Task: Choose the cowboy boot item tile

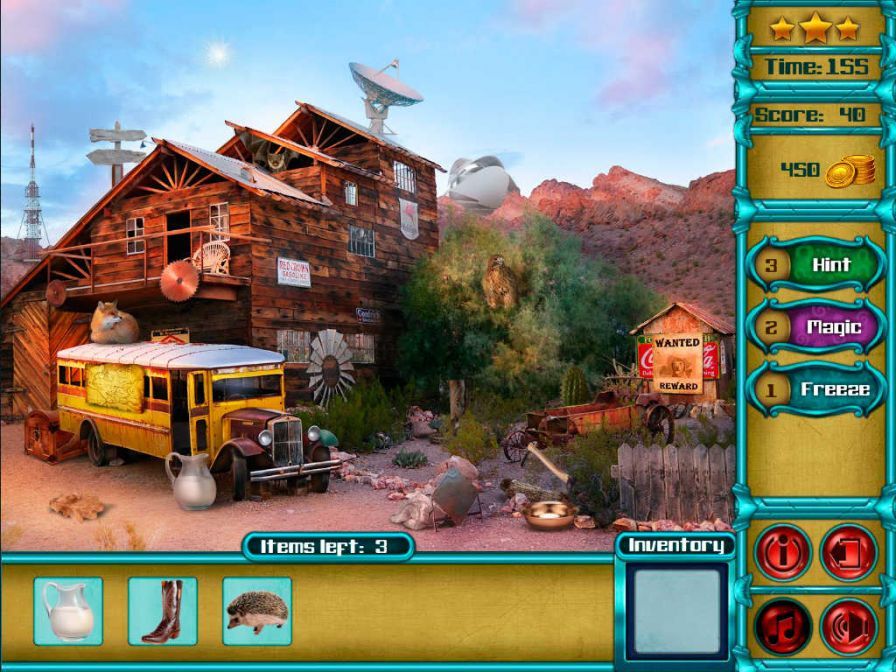Action: click(162, 611)
